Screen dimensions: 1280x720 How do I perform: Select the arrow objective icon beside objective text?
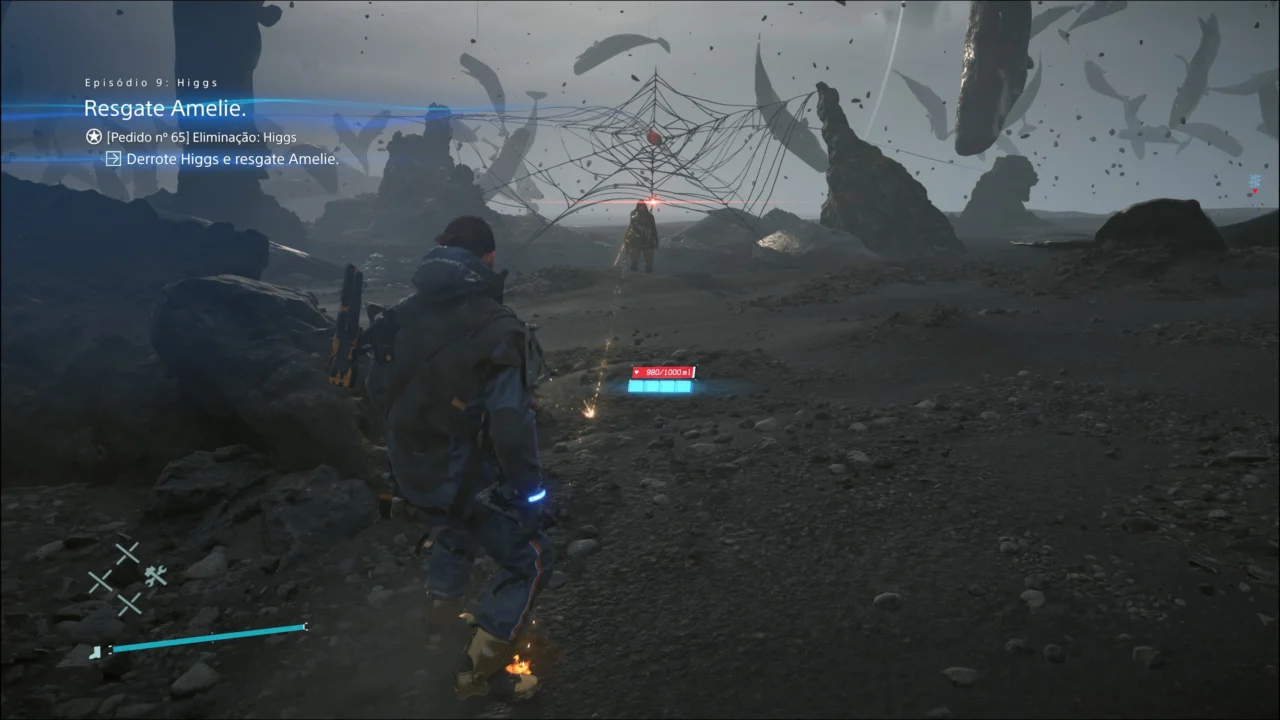(116, 158)
